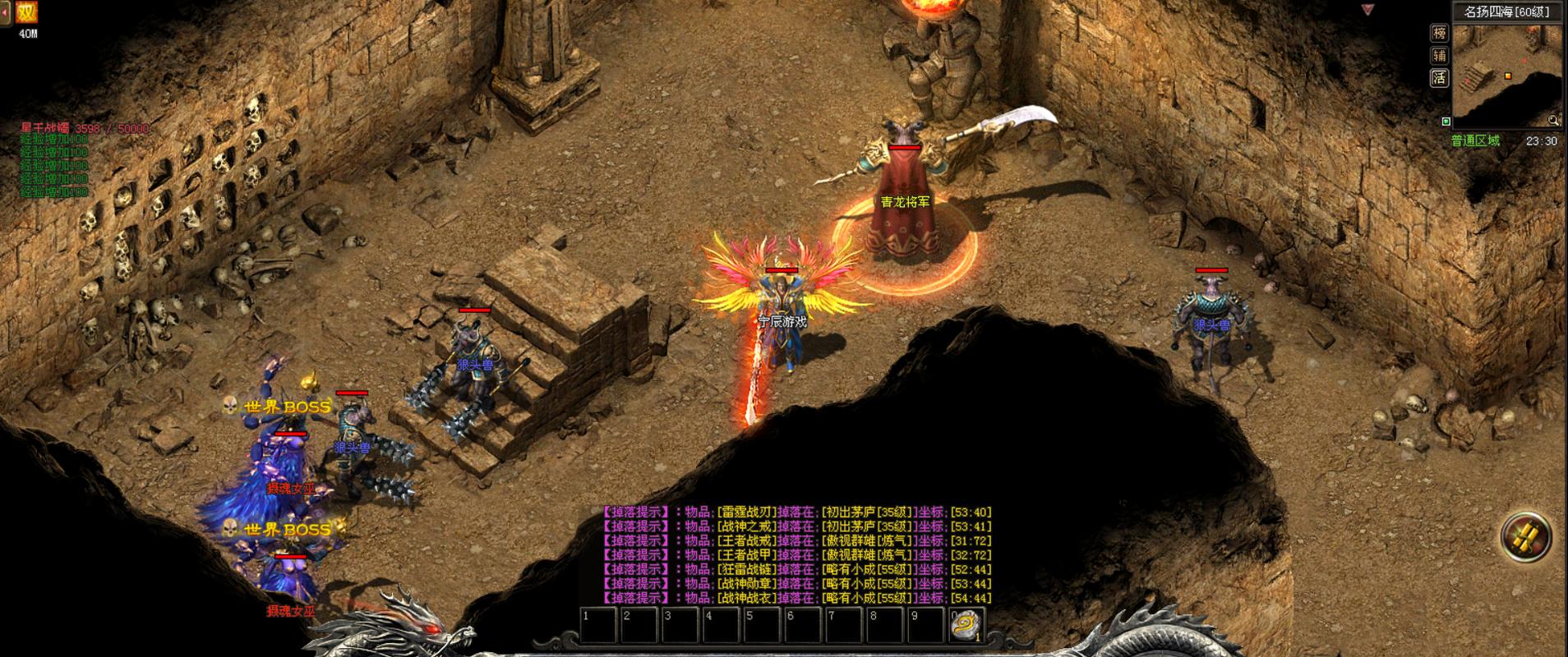Open the assist 辅 button

(x=1439, y=56)
